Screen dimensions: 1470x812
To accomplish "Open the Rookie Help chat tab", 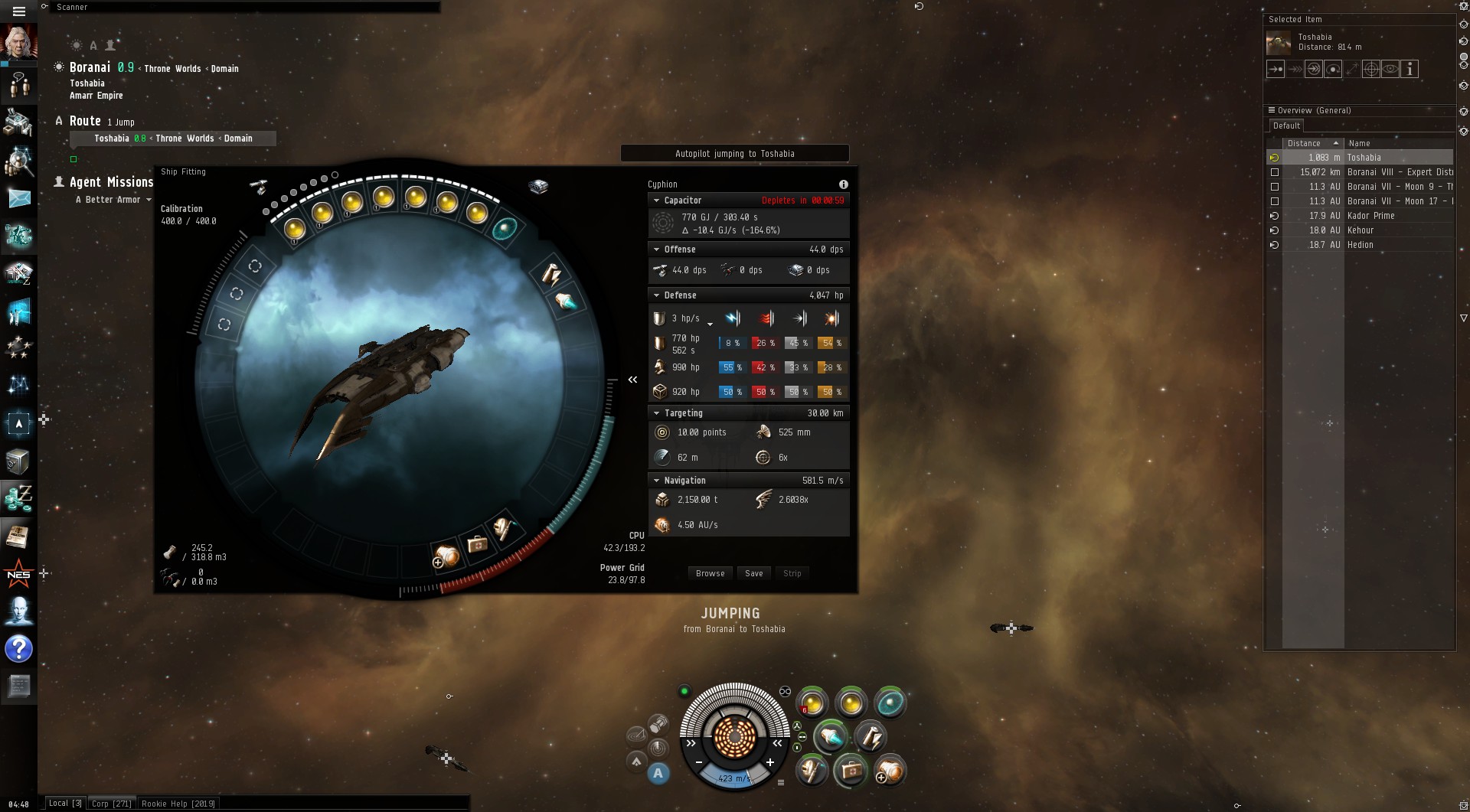I will [178, 804].
